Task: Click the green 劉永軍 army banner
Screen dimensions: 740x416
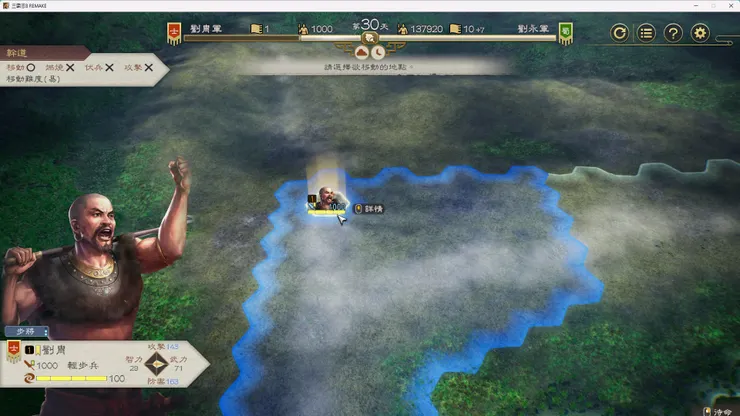Action: 565,33
